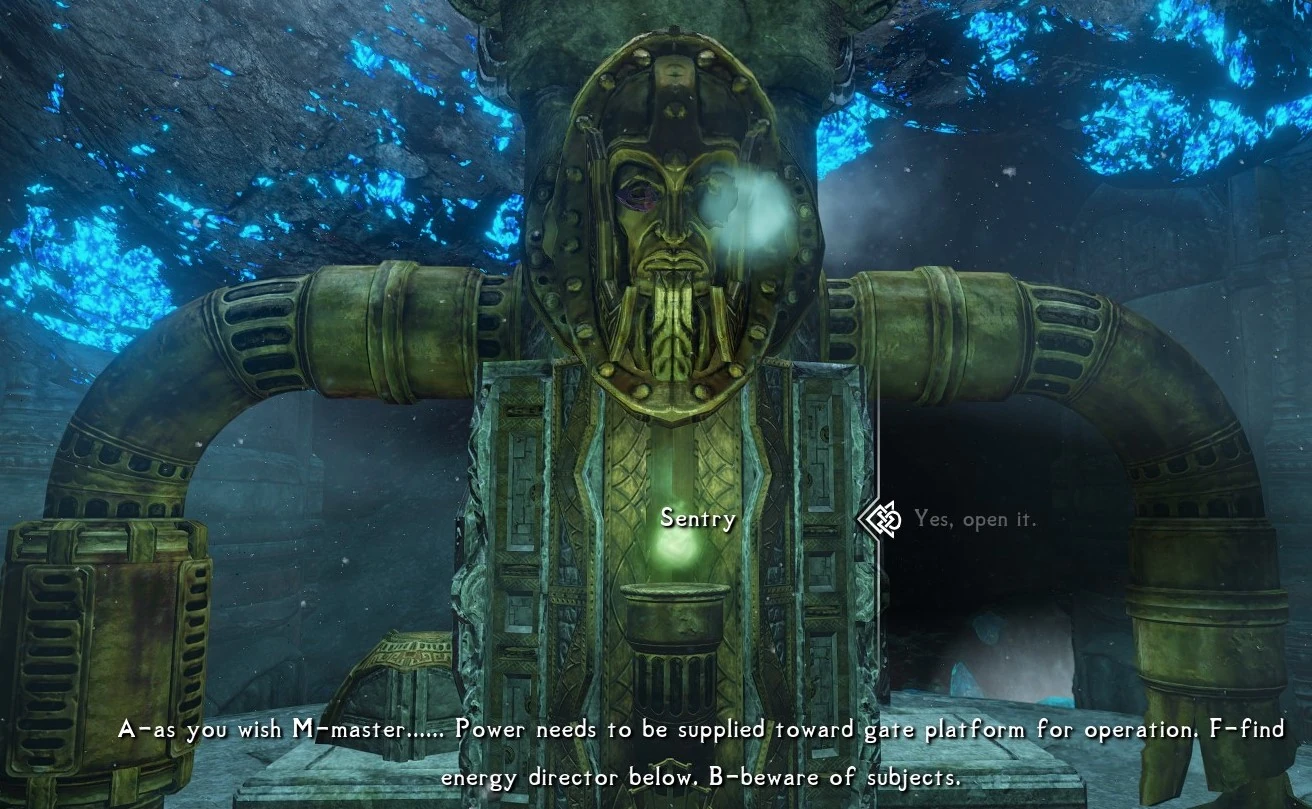Select the dialogue option 'Yes, open it.'
The height and width of the screenshot is (809, 1312).
pos(977,519)
